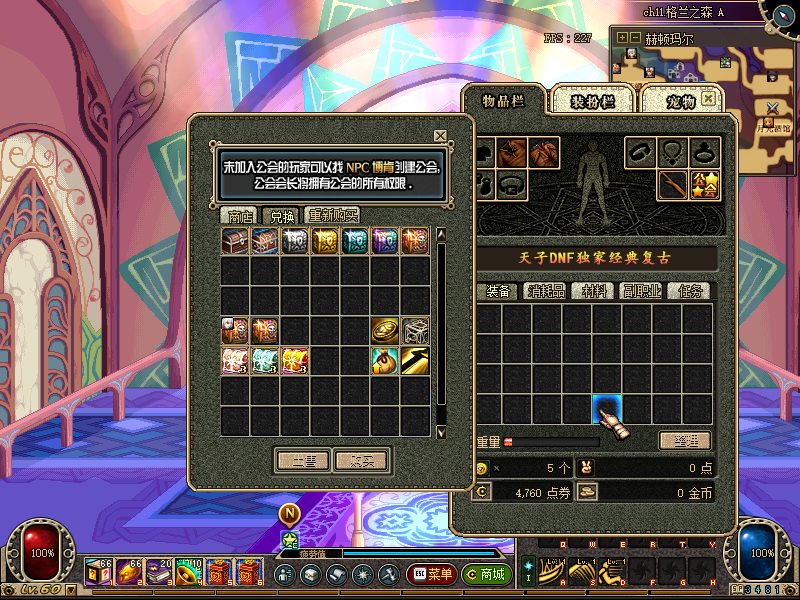Switch to the 商店 shop tab
The image size is (800, 600).
[x=240, y=215]
